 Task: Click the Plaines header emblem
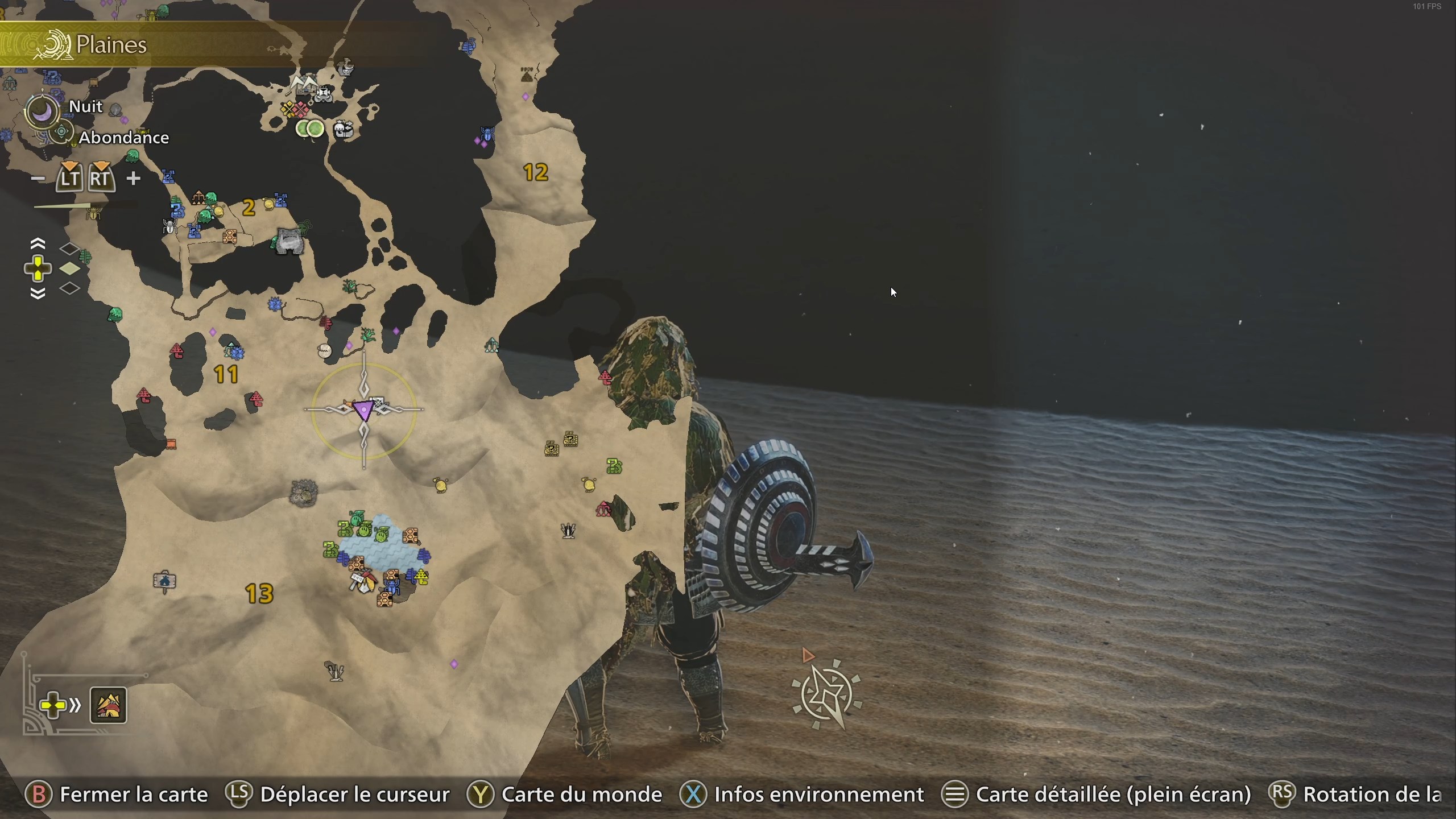pyautogui.click(x=53, y=44)
